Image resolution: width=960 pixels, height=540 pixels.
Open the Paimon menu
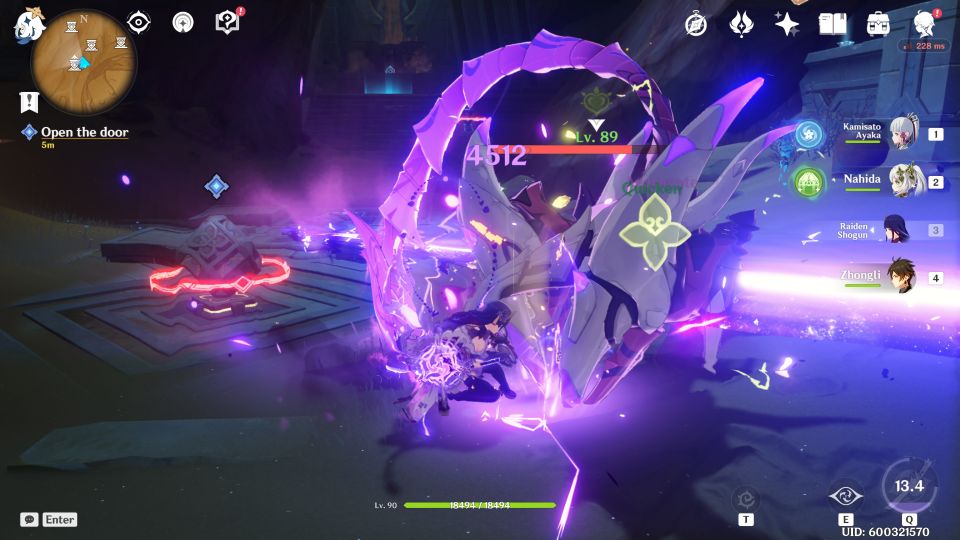pos(25,26)
